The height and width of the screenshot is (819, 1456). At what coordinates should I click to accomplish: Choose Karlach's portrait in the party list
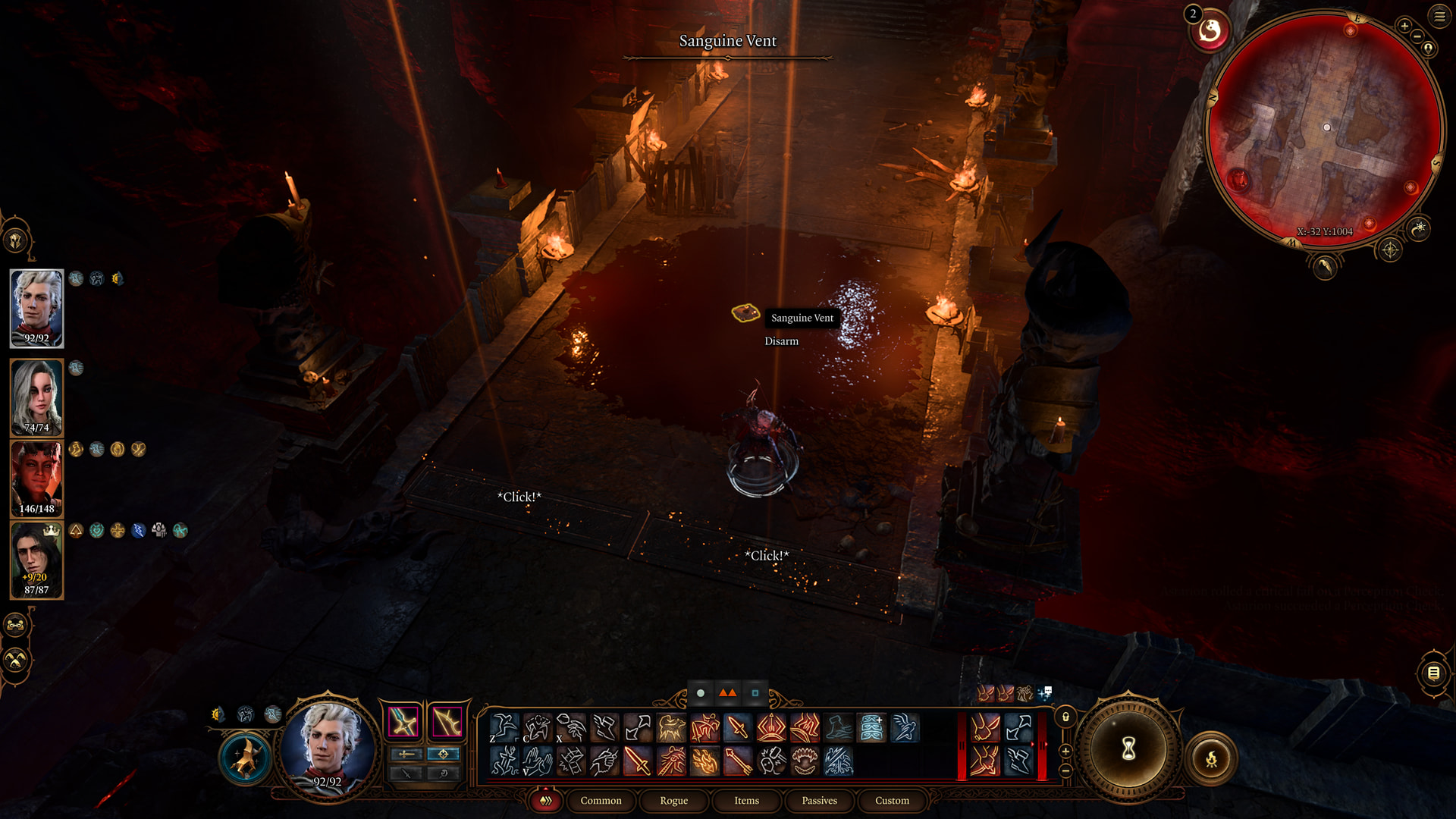point(36,479)
